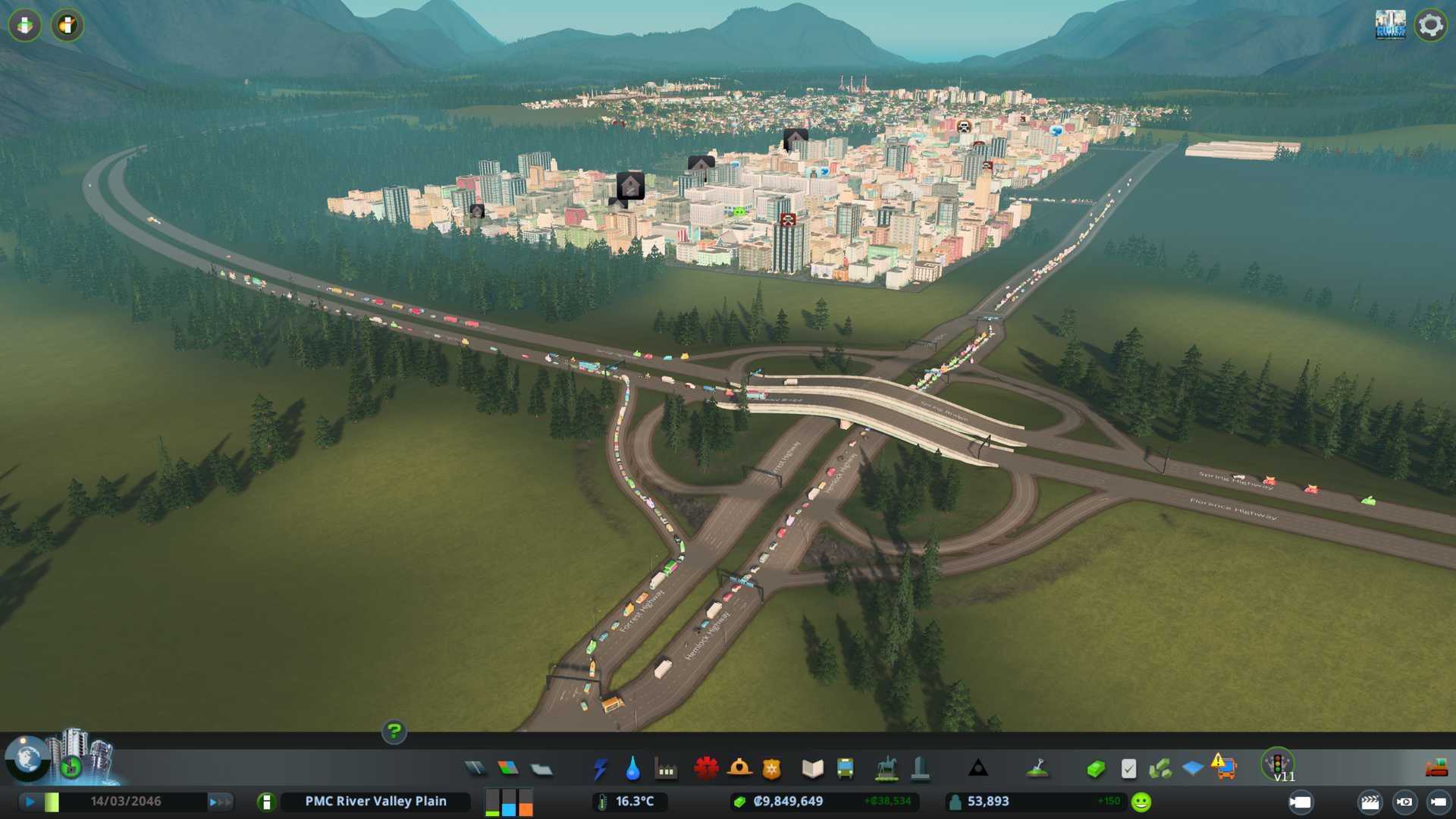Screen dimensions: 1456x819
Task: Toggle the simulation play button
Action: 30,802
